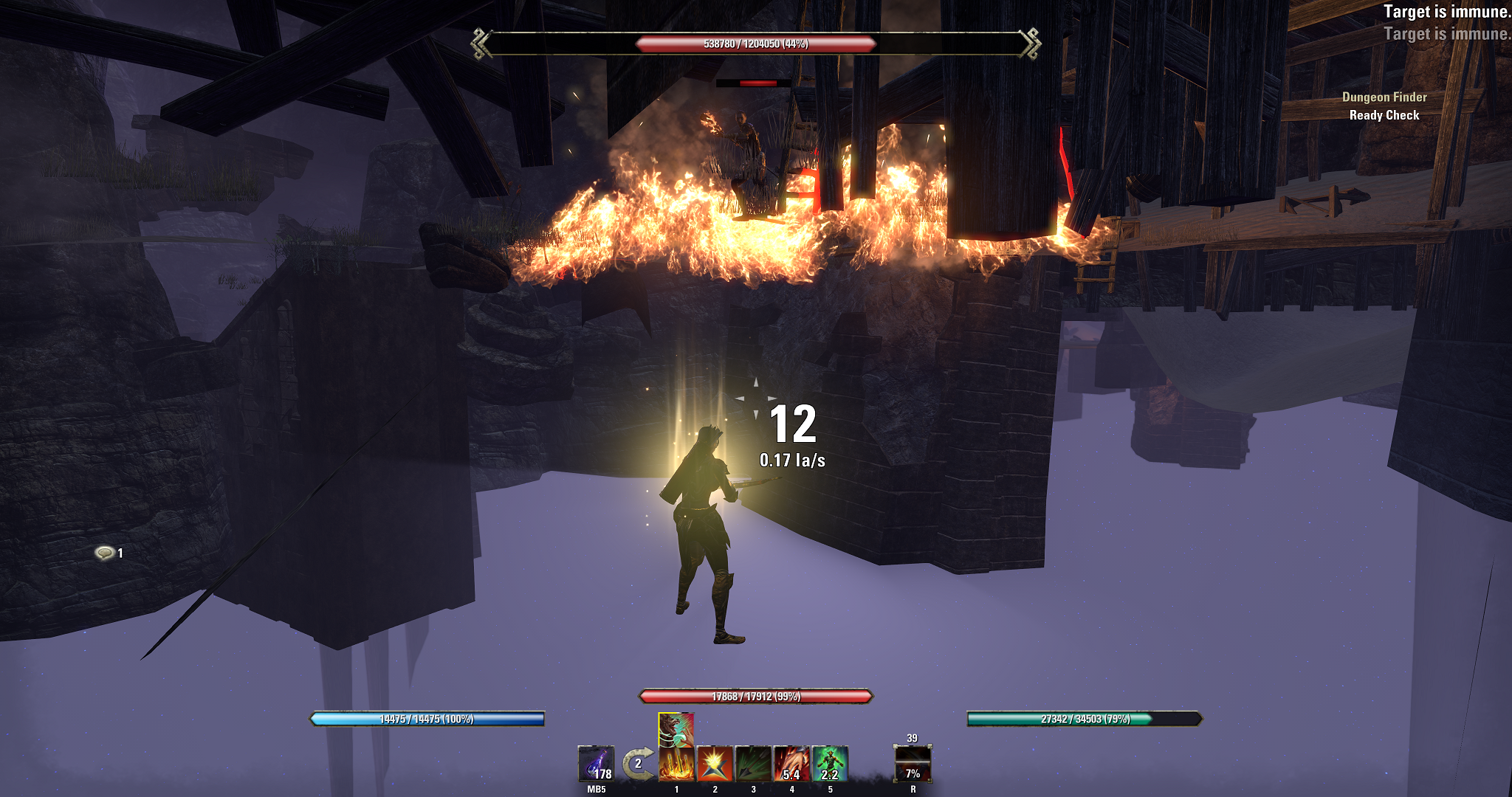This screenshot has width=1512, height=797.
Task: Cast the caltrops burst skill in slot 2
Action: [715, 764]
